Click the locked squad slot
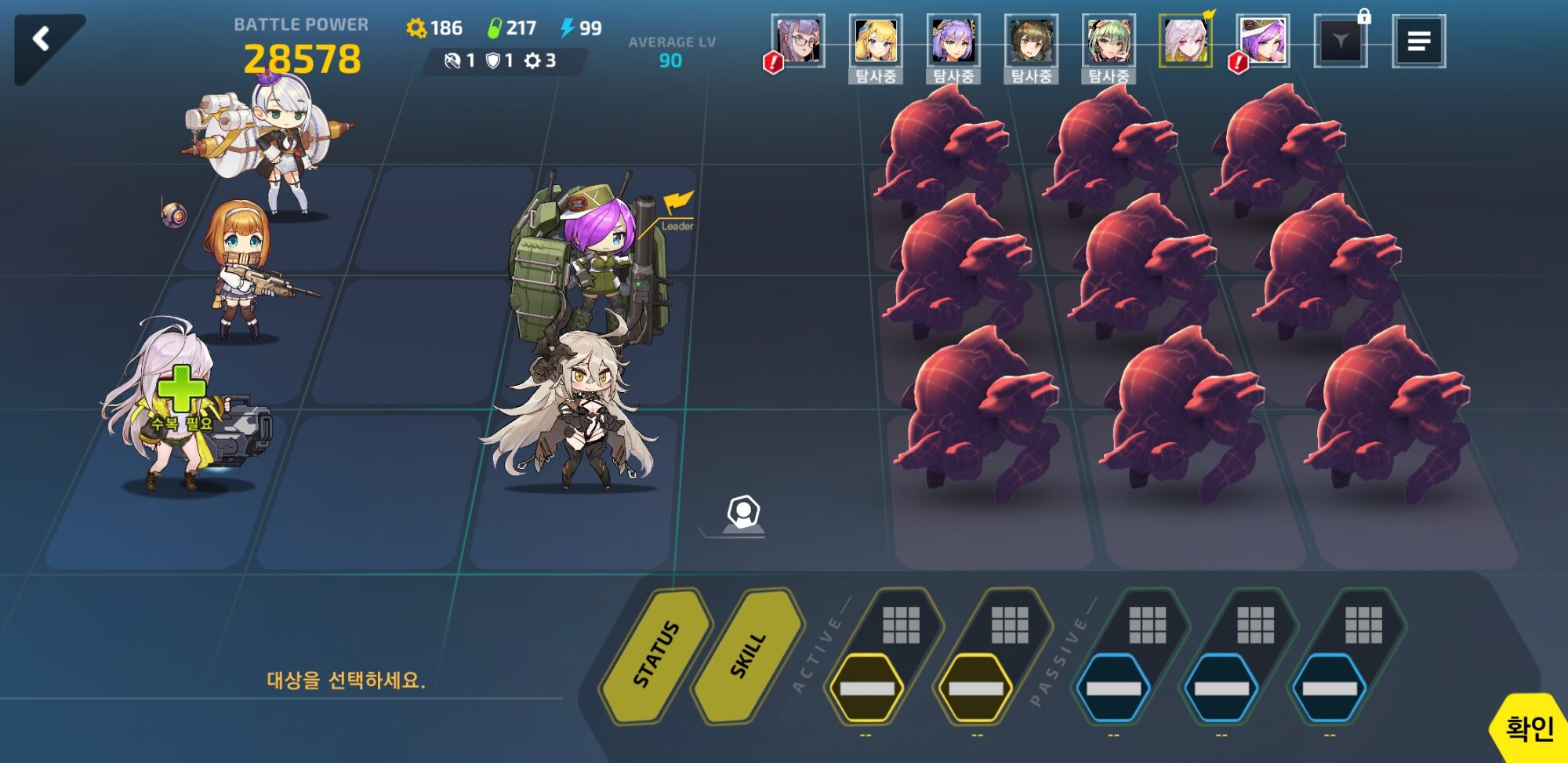1568x763 pixels. (x=1341, y=41)
